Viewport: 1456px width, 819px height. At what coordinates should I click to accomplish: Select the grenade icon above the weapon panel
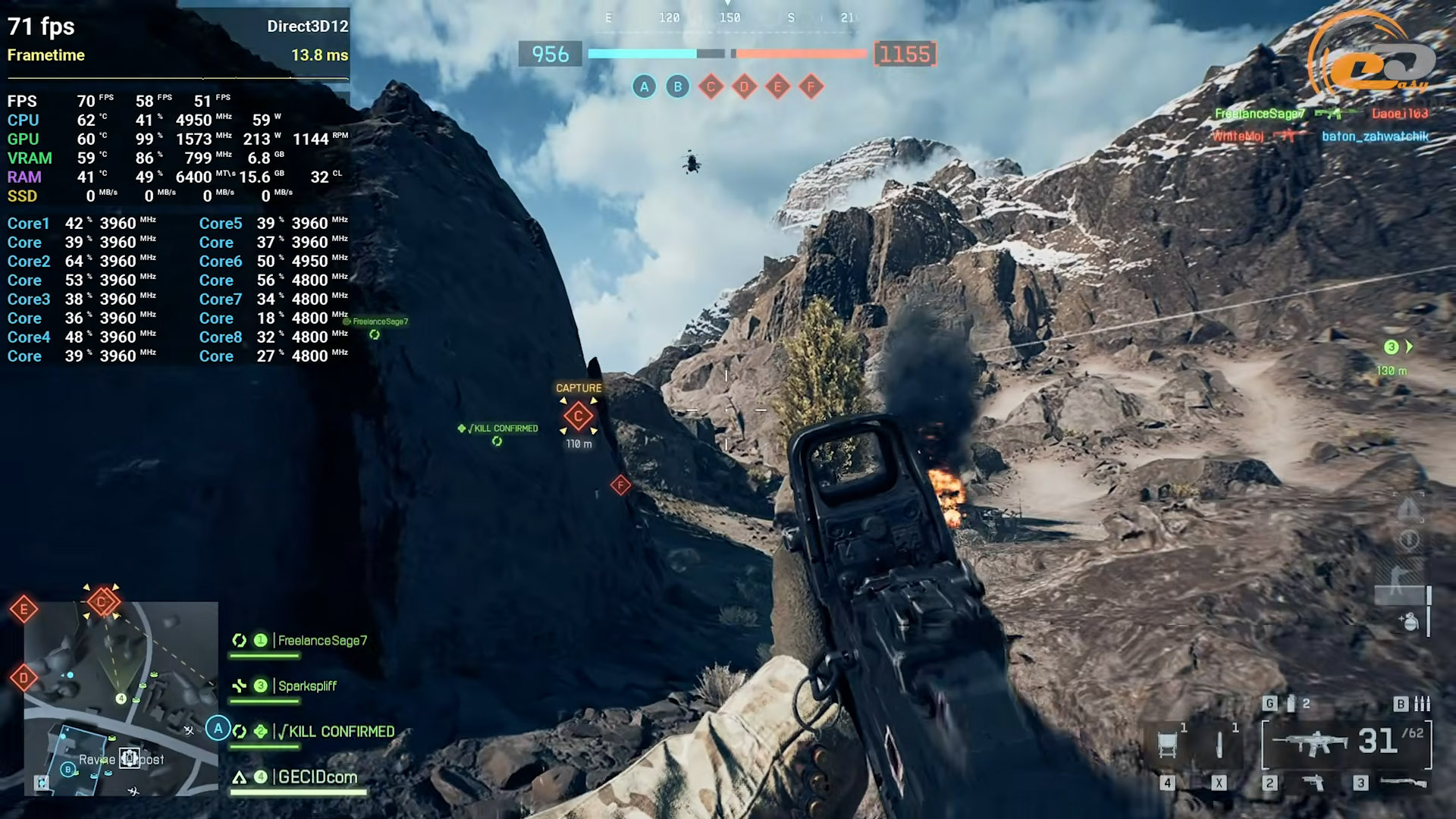pos(1291,704)
